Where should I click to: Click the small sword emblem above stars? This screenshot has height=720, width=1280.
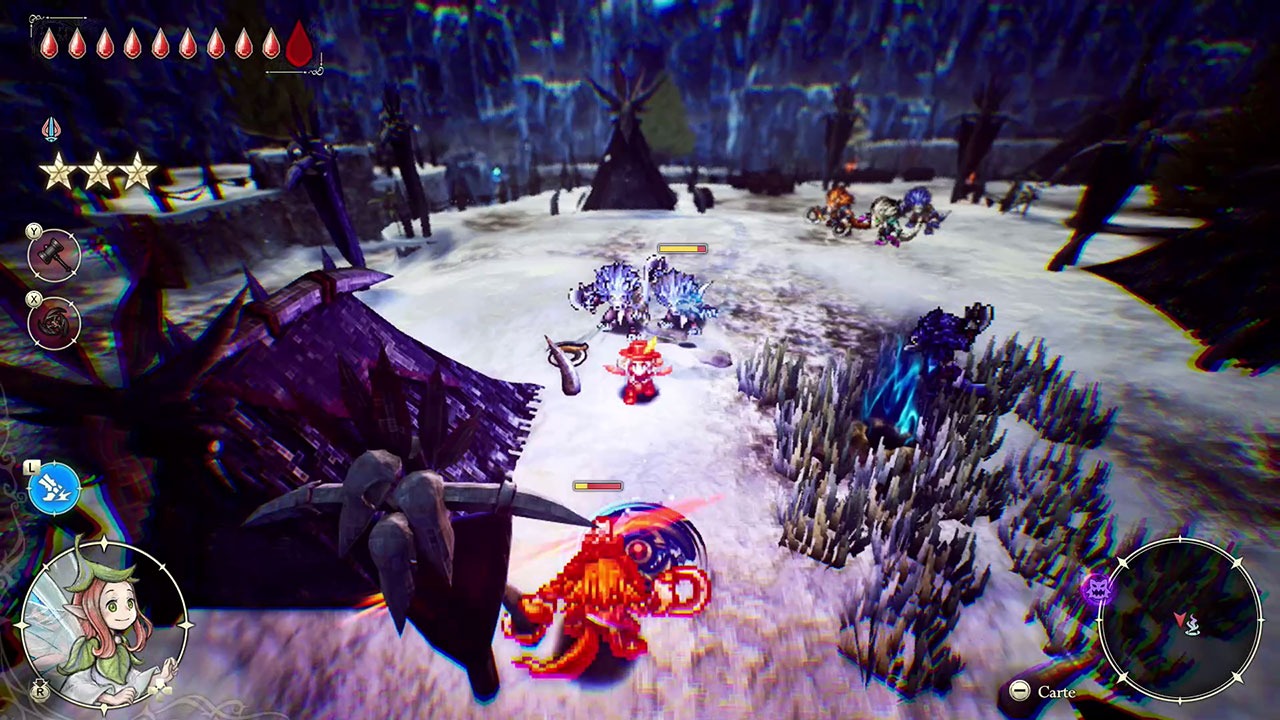(50, 129)
